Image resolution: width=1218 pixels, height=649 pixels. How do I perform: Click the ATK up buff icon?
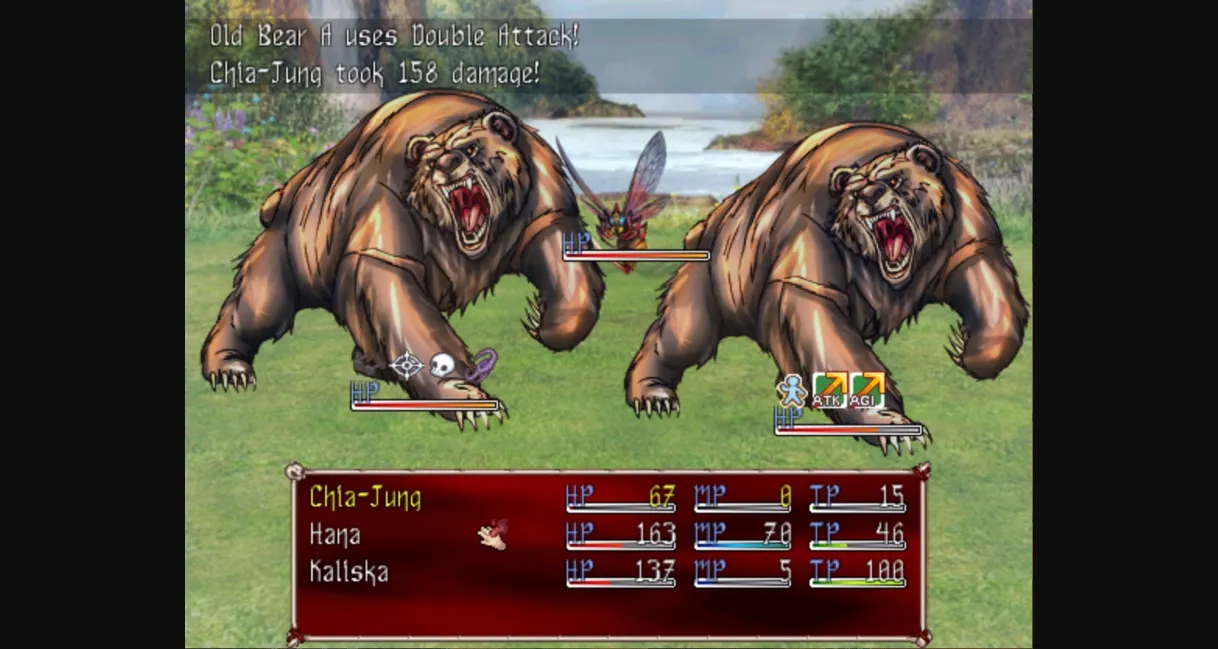[829, 390]
